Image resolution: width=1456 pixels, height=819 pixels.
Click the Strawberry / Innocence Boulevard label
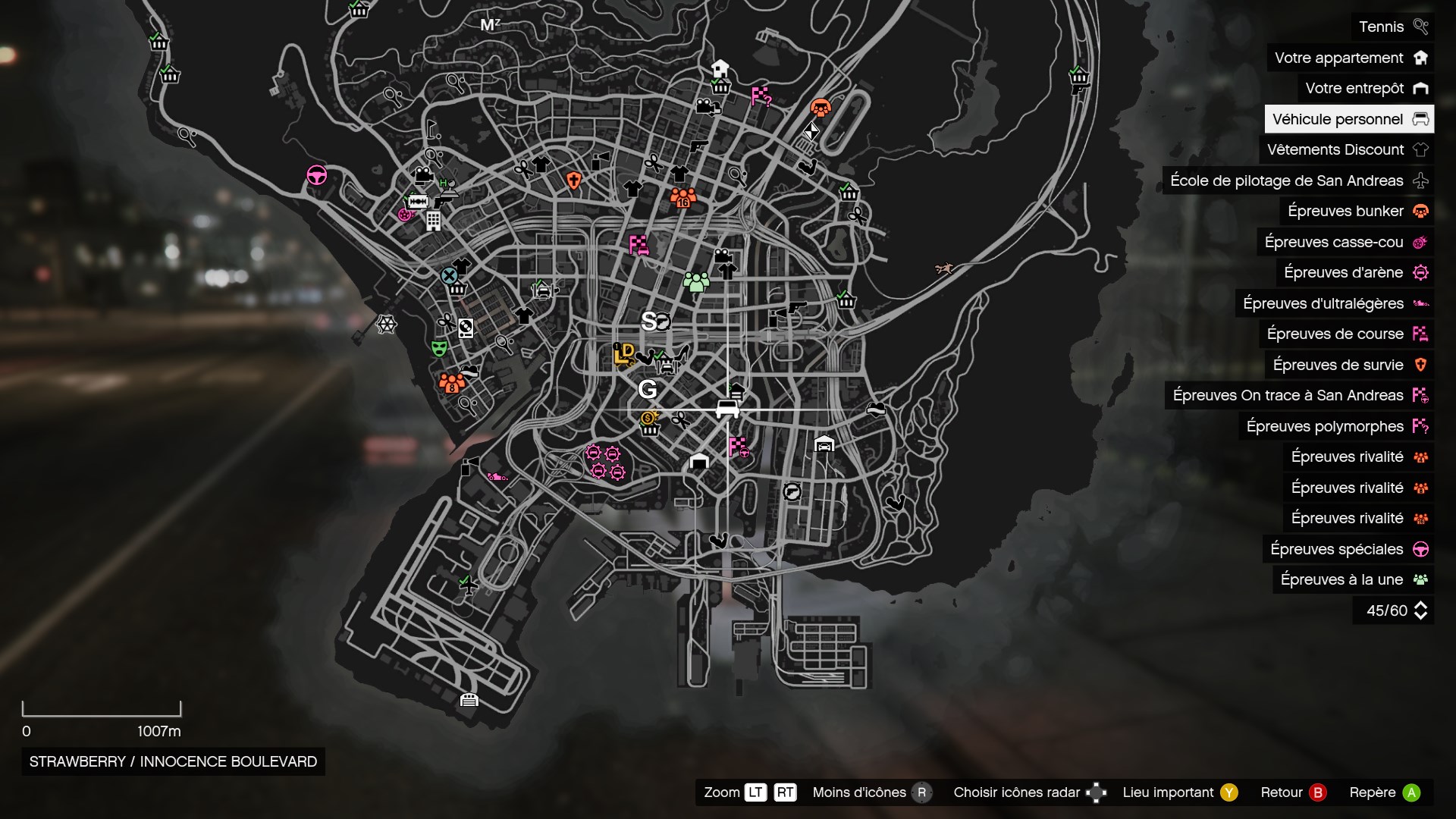click(172, 762)
